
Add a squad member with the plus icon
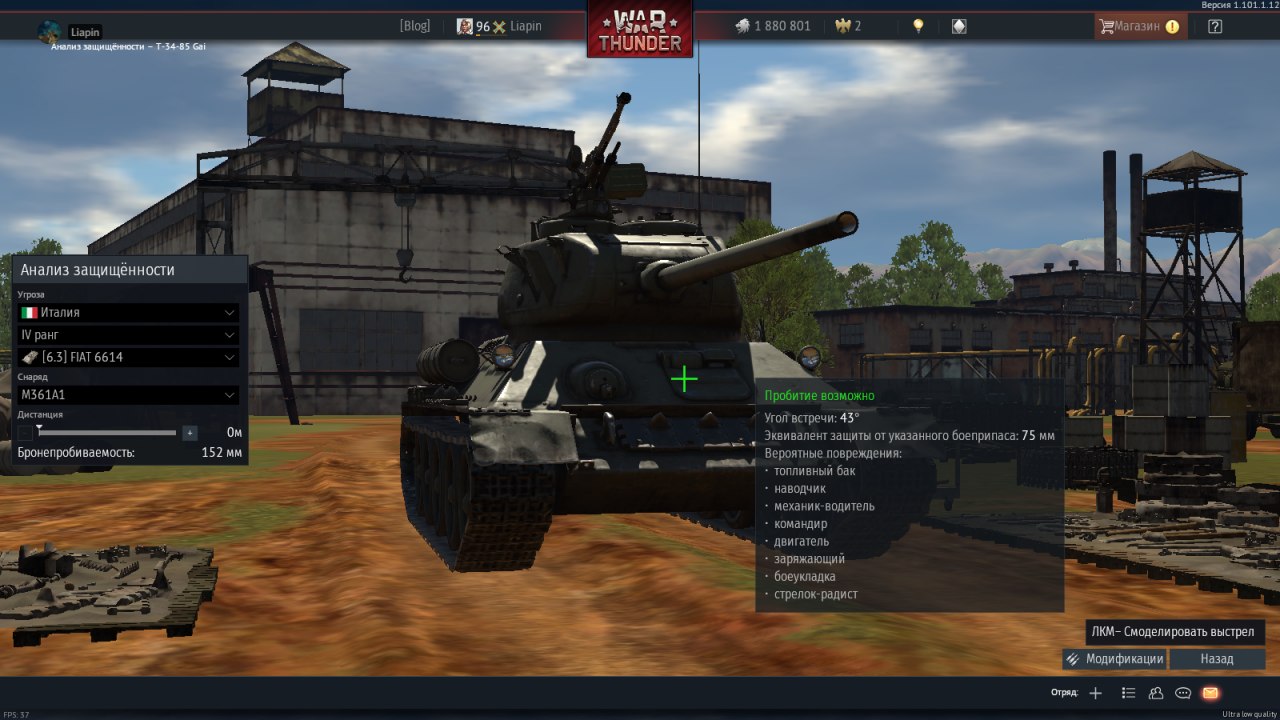[x=1096, y=692]
